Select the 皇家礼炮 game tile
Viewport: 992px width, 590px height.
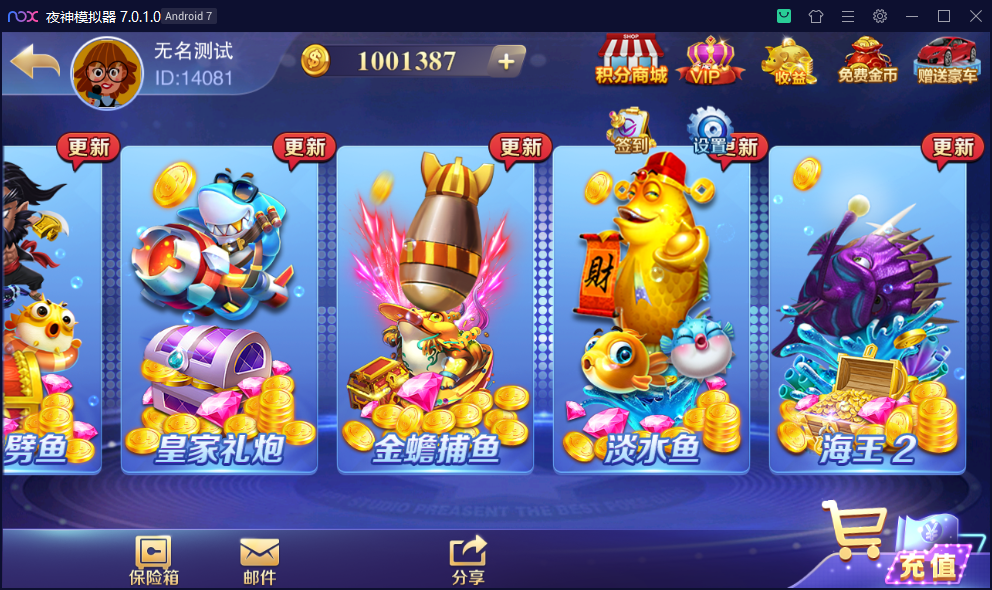pos(219,310)
